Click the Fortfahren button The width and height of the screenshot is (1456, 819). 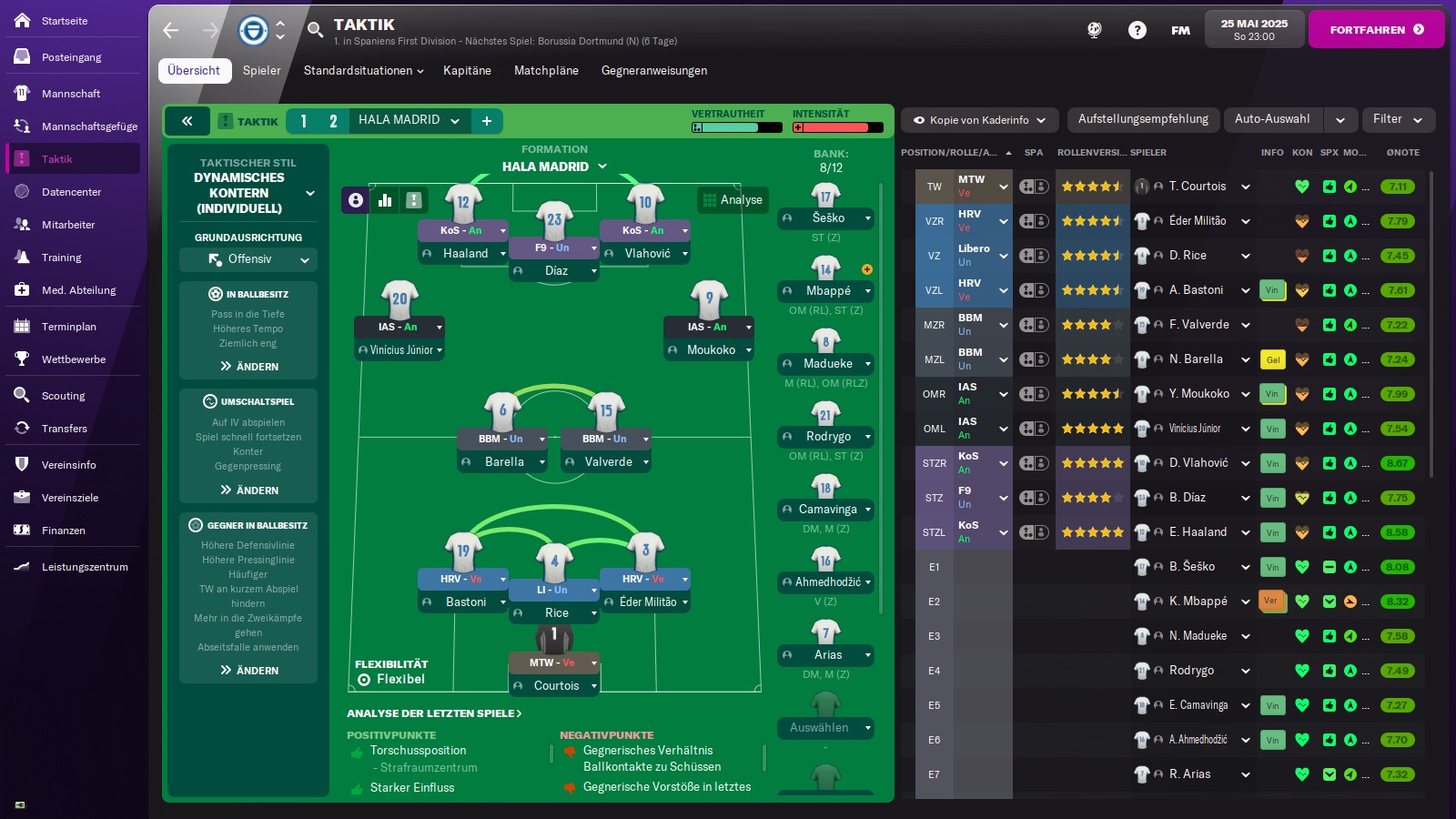click(1375, 30)
